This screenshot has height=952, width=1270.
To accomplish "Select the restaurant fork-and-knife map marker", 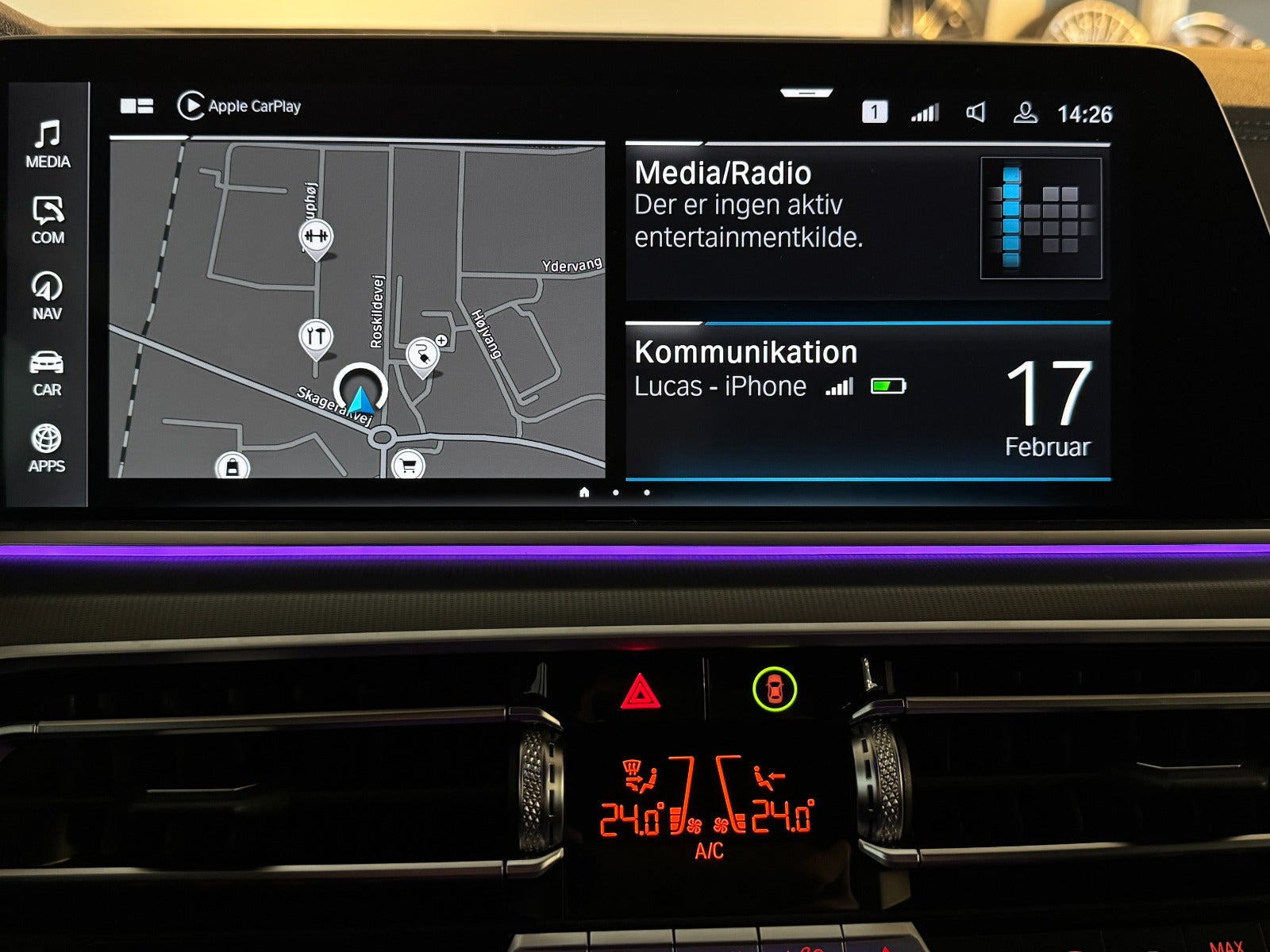I will (316, 337).
